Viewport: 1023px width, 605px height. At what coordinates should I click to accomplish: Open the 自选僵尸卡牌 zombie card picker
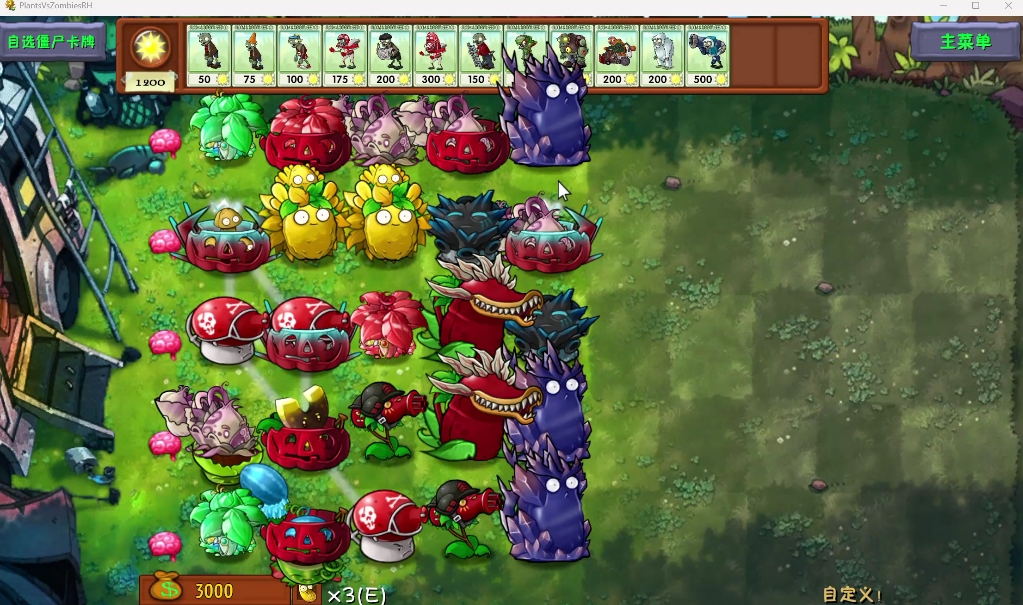(51, 42)
